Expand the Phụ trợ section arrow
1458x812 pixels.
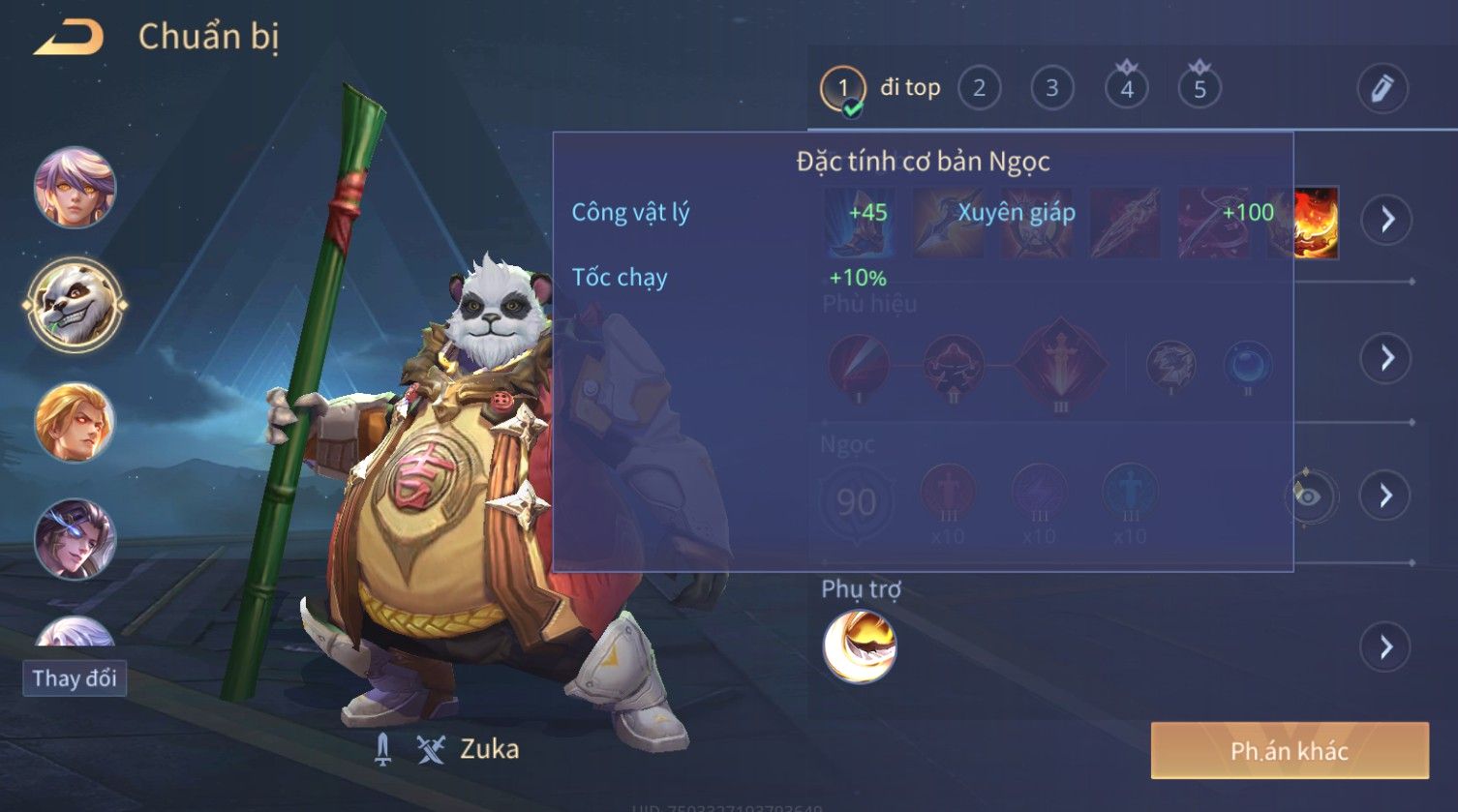tap(1386, 647)
